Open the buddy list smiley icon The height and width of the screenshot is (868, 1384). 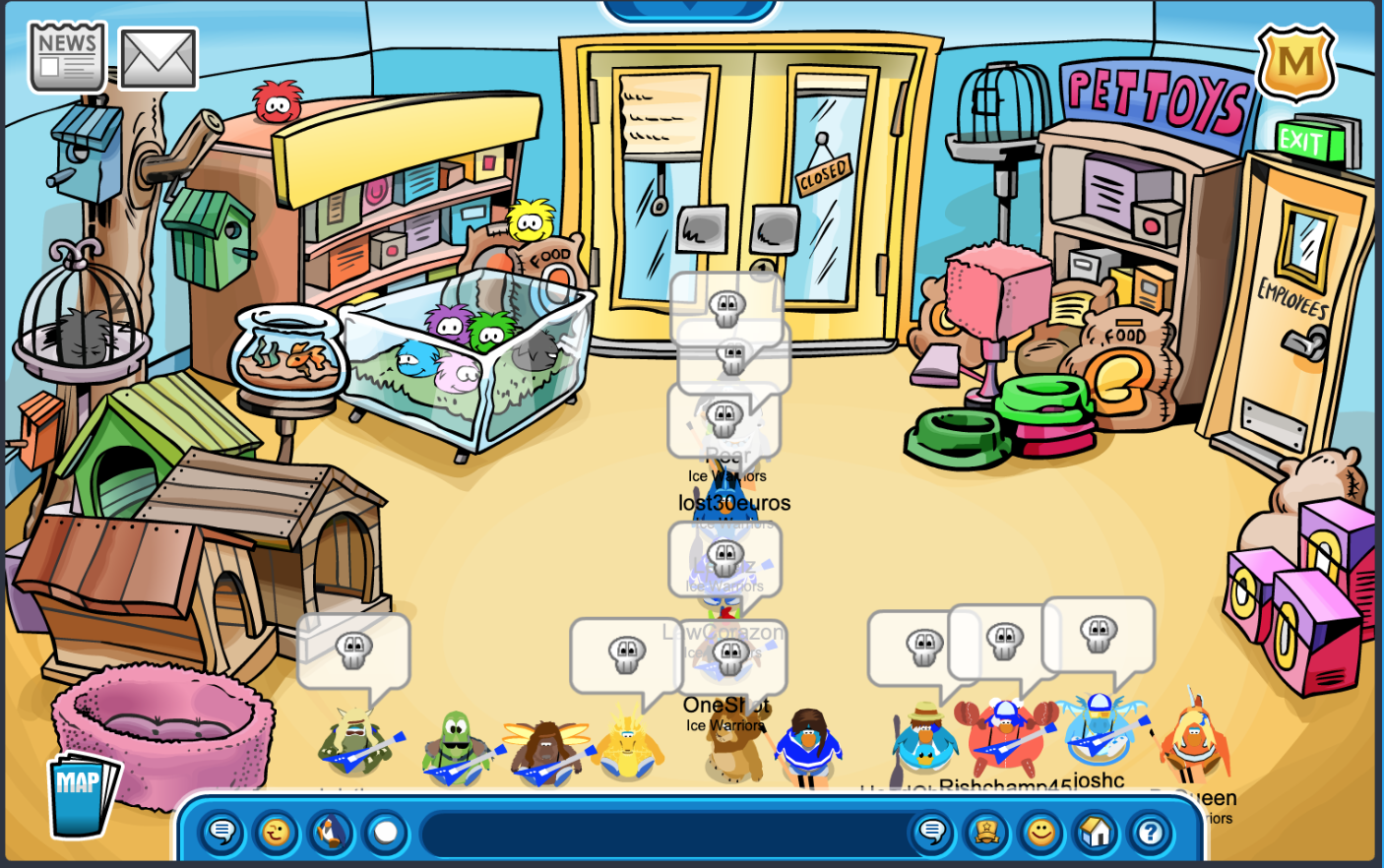1040,834
